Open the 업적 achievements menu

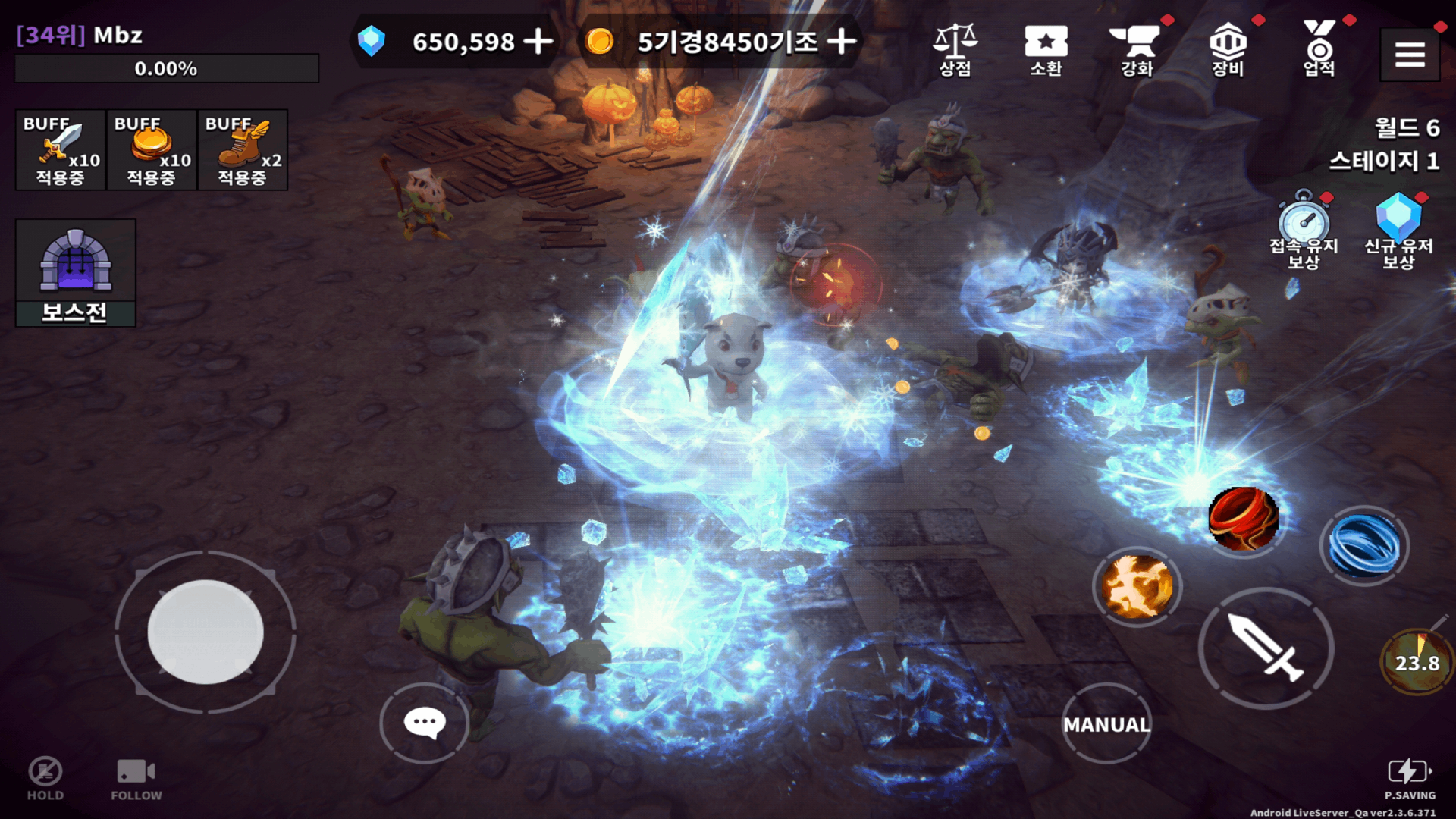tap(1319, 49)
